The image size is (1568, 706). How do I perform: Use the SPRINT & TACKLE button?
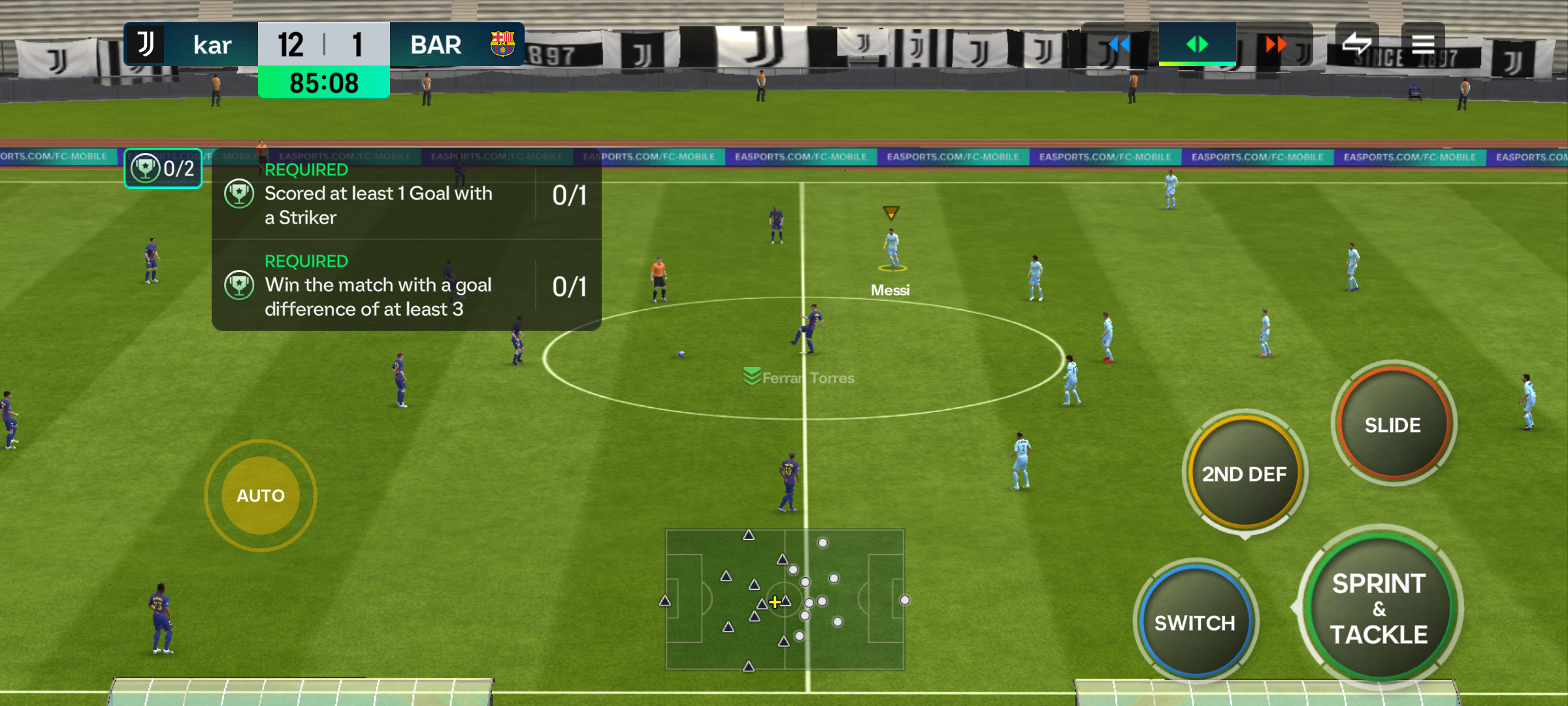coord(1379,609)
